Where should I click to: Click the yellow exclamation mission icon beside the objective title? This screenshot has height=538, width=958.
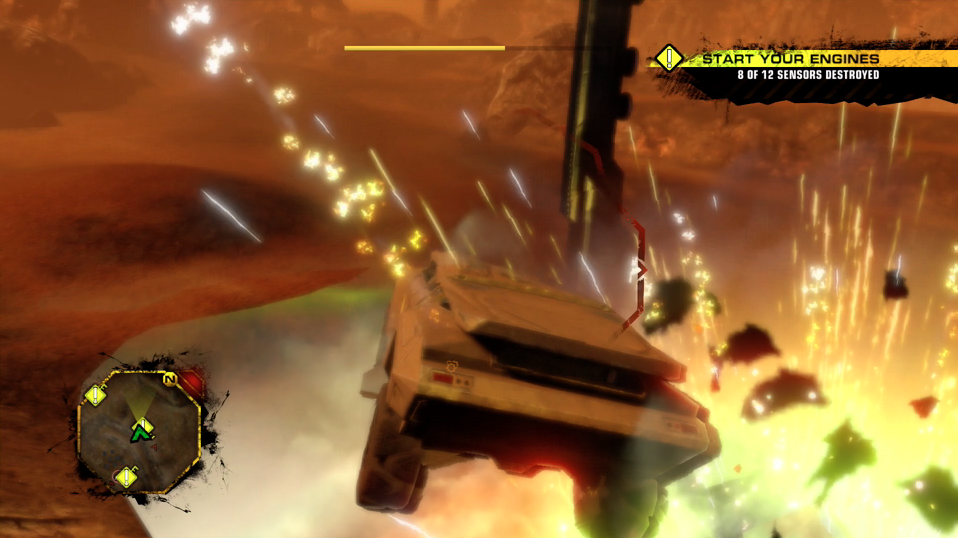coord(669,58)
